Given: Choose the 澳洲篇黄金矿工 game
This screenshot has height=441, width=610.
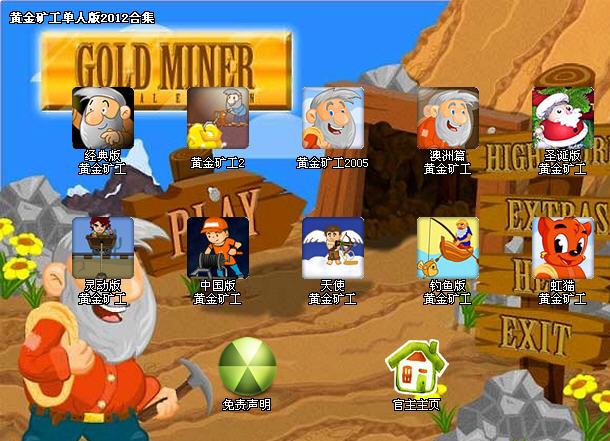Looking at the screenshot, I should (448, 118).
